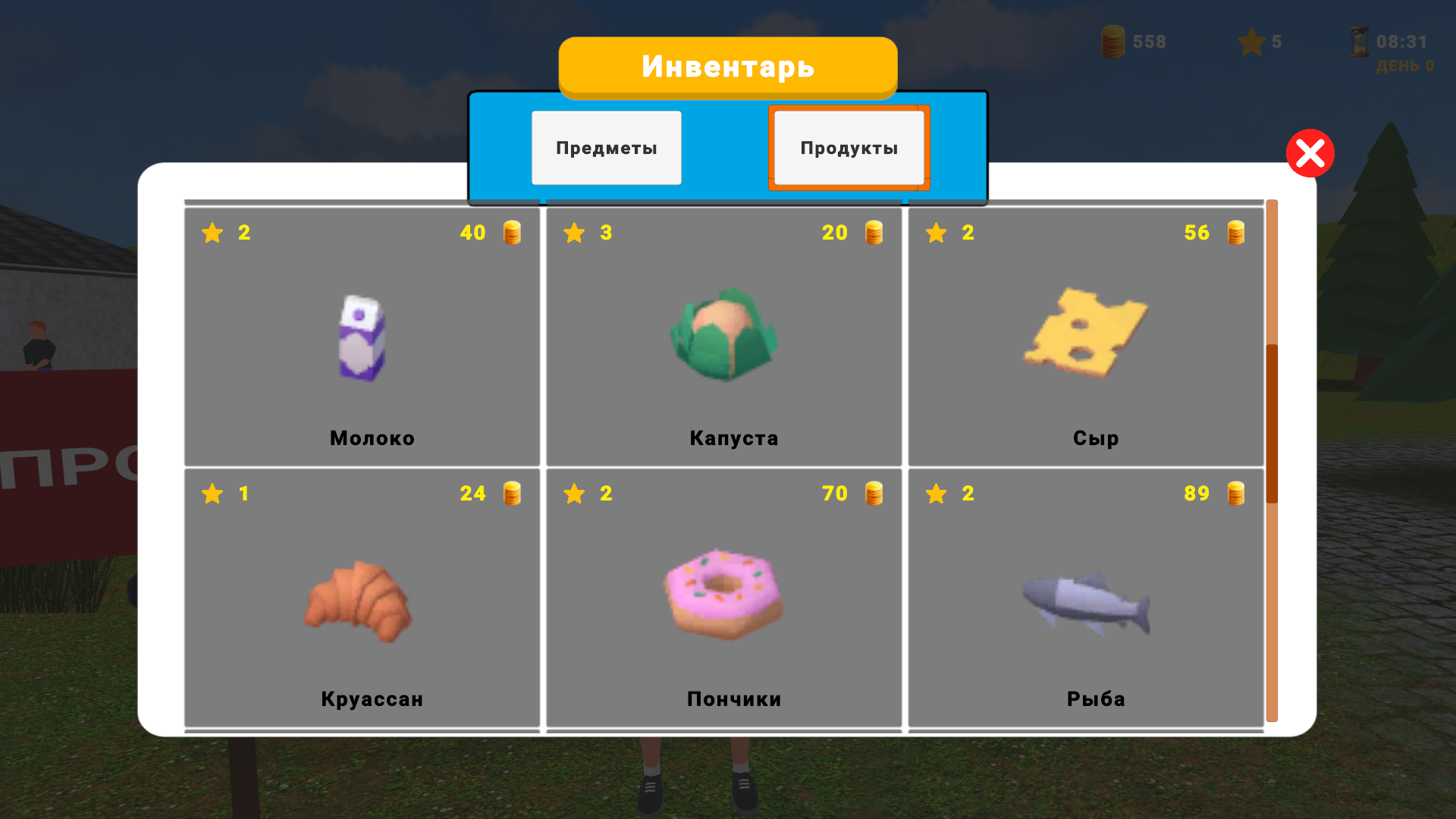Screen dimensions: 1456x819
Task: Click the star icon on the Сыр card
Action: [x=937, y=233]
